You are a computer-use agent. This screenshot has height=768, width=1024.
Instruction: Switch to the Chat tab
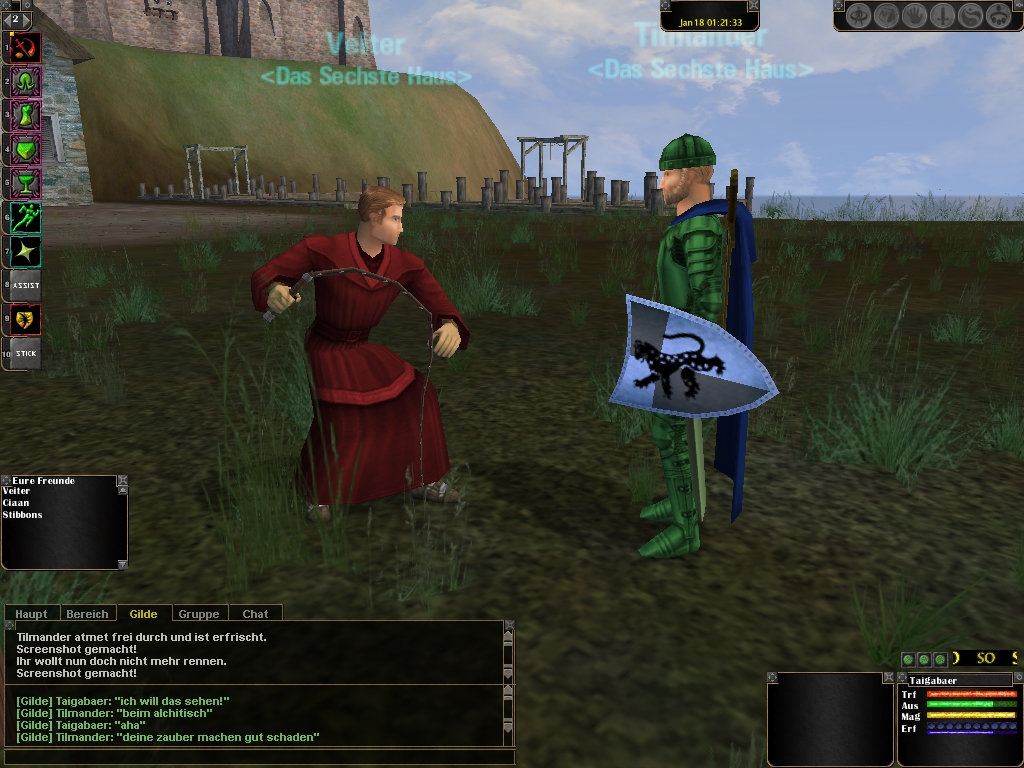(x=255, y=613)
